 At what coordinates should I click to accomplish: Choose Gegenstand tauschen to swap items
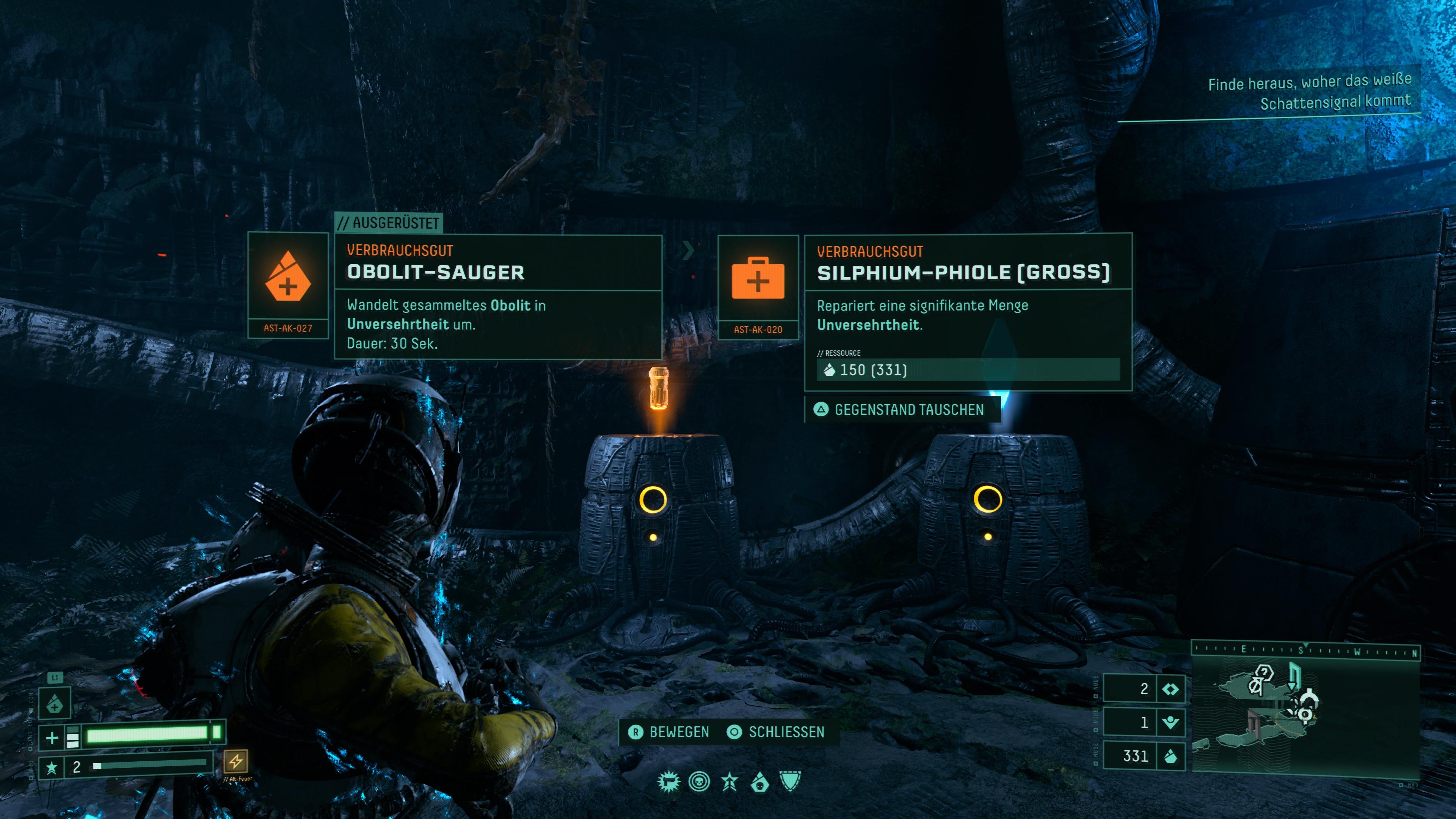point(902,410)
